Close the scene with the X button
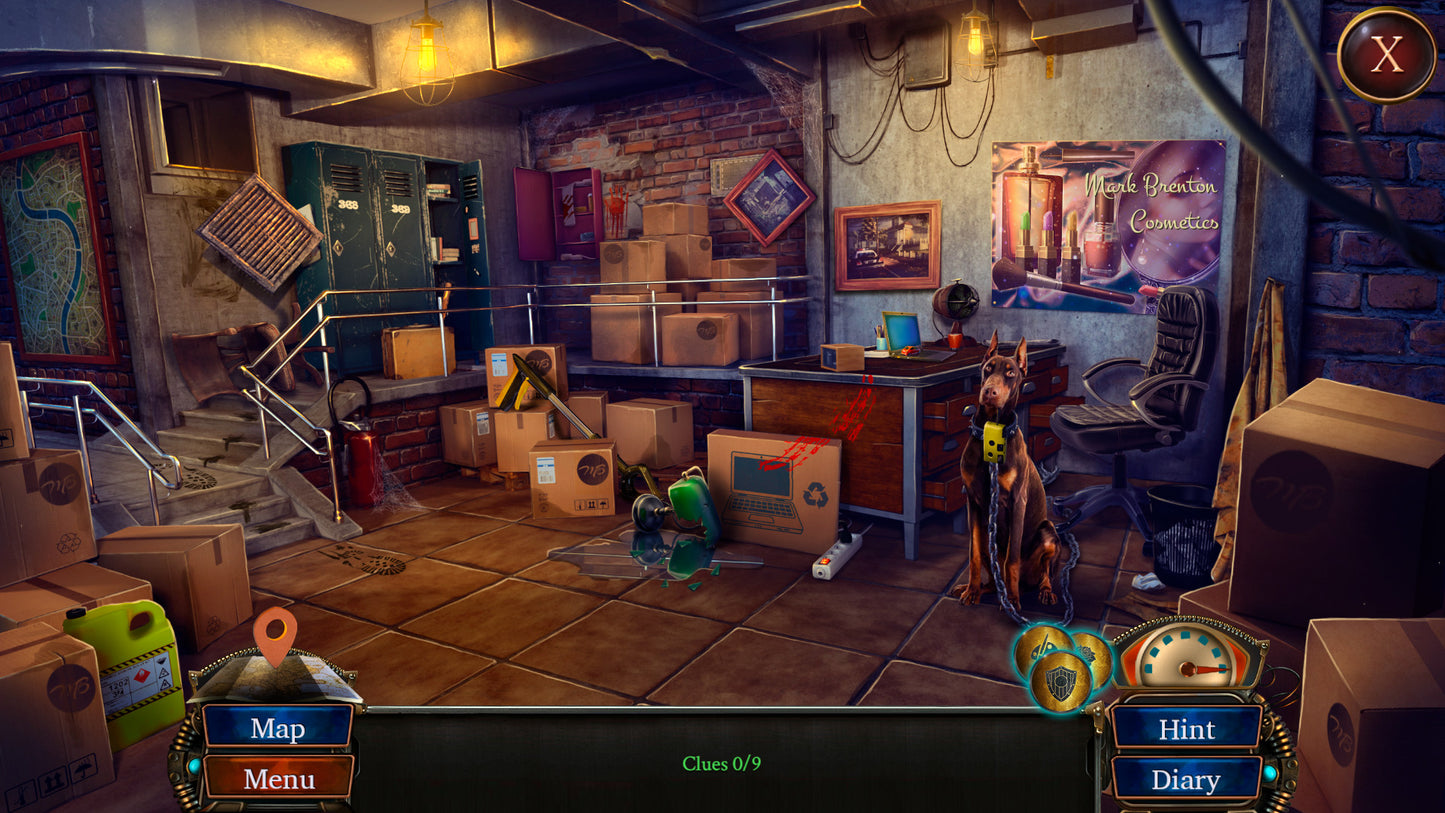1445x813 pixels. click(1386, 55)
